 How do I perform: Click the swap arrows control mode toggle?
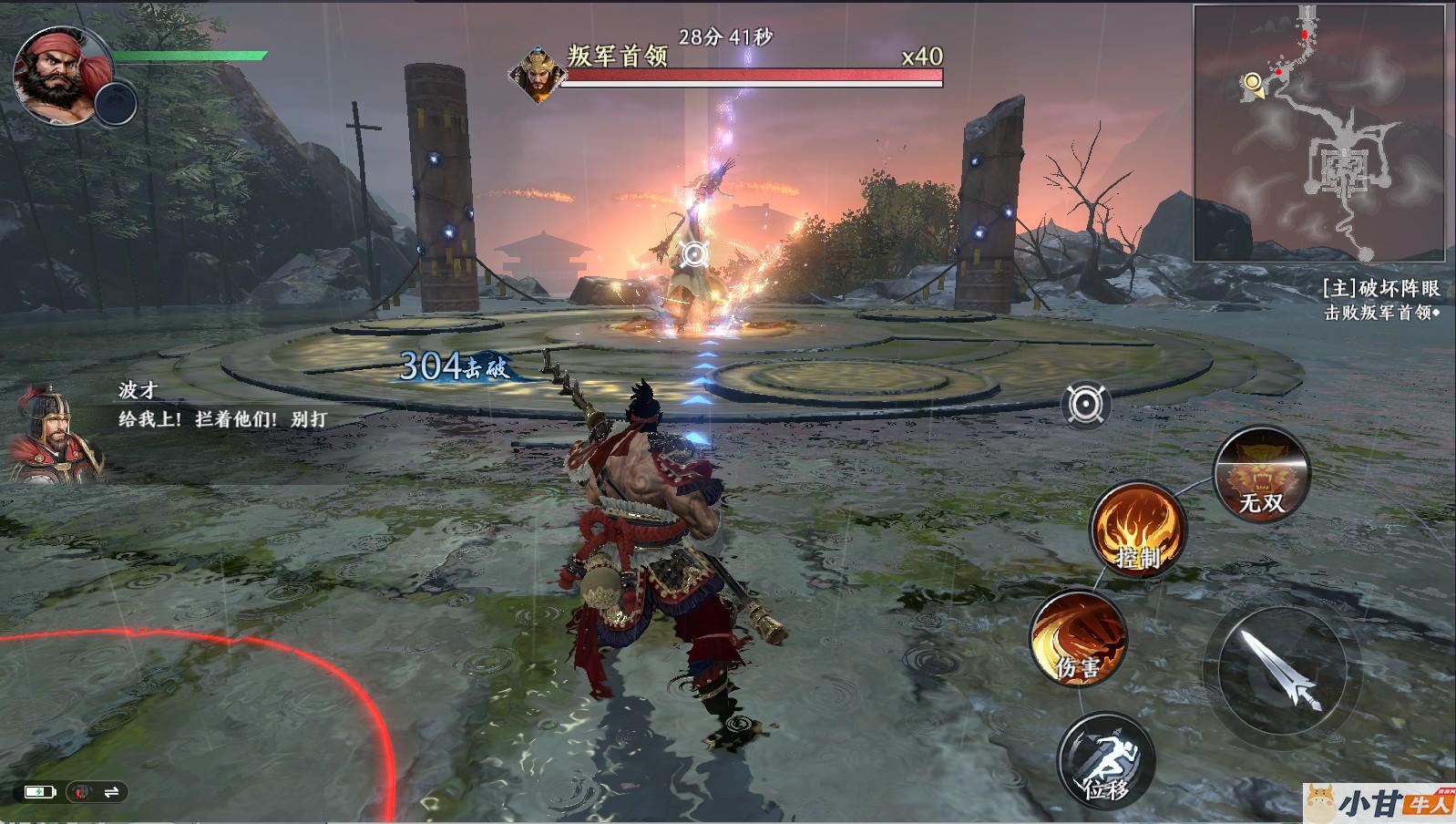click(112, 792)
